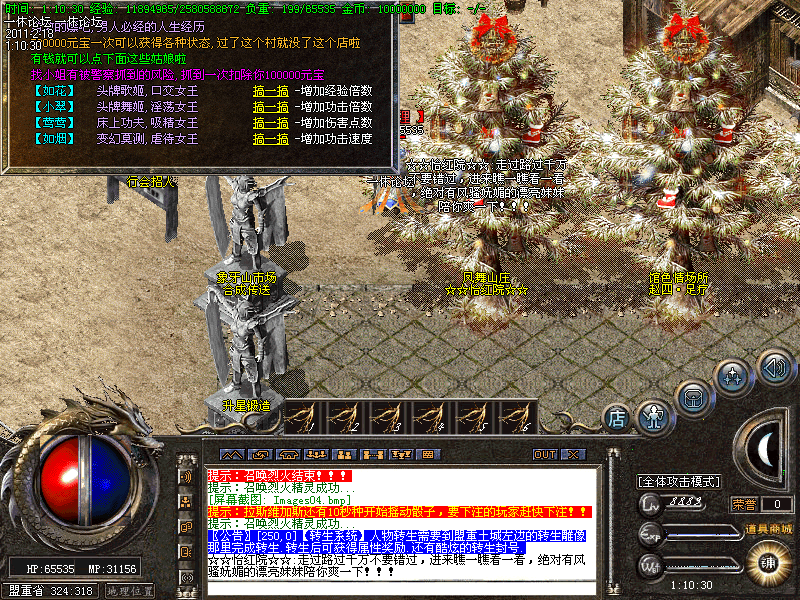Toggle the speaker sound button
Screen dimensions: 800x600
pyautogui.click(x=774, y=365)
